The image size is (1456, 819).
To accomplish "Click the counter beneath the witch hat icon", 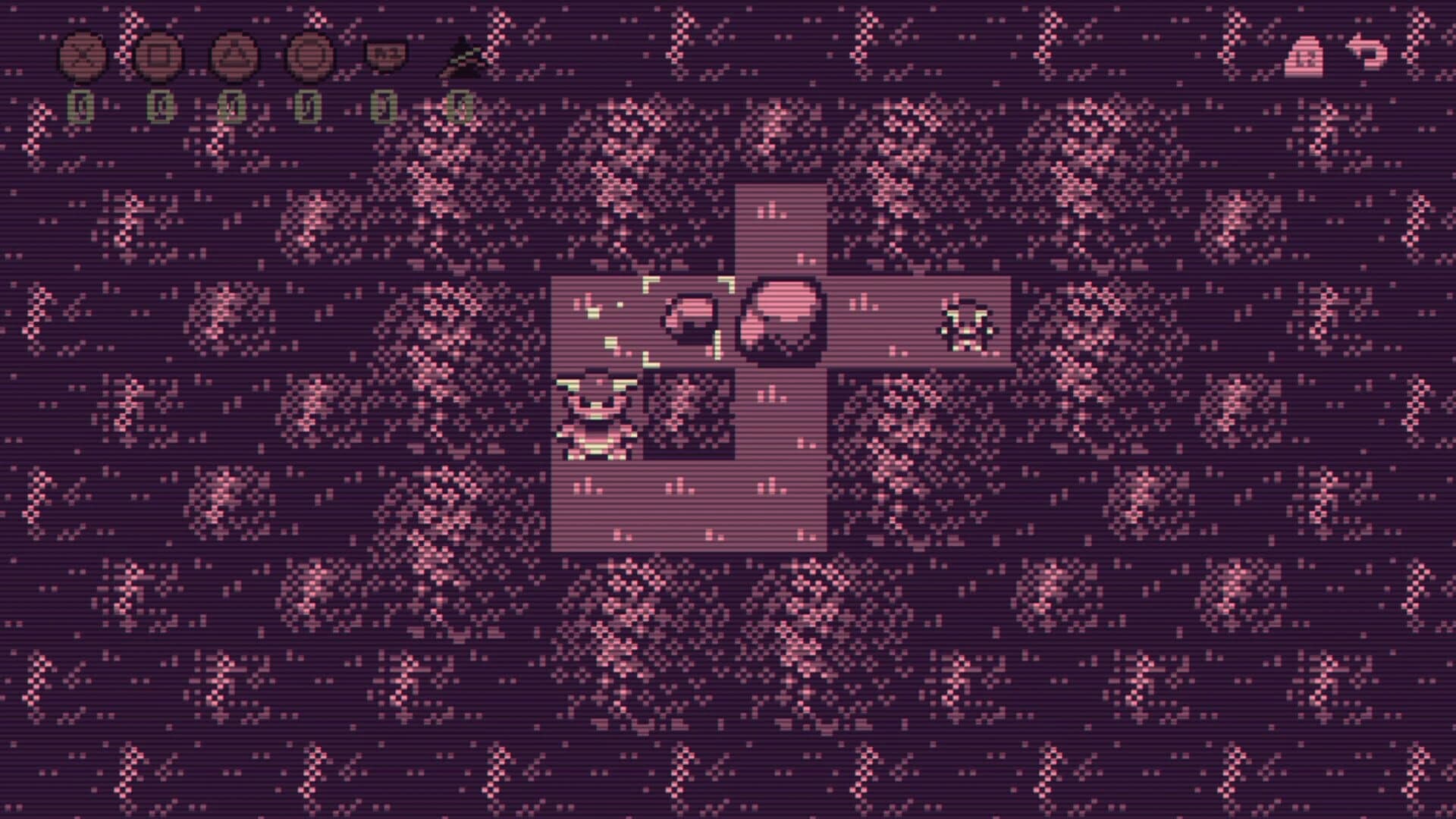I will pos(461,102).
